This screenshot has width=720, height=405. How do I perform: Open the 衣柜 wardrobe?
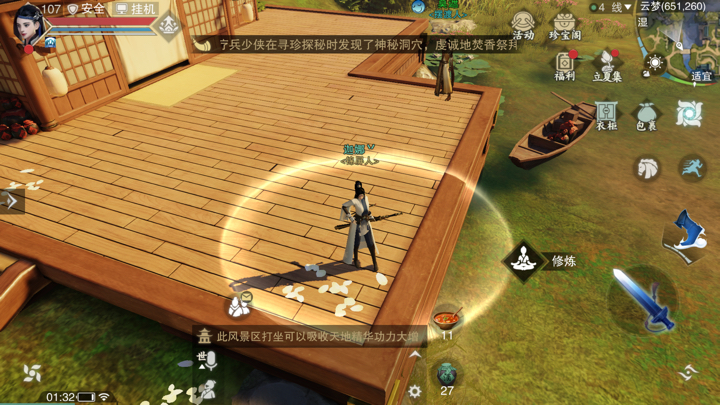point(607,115)
